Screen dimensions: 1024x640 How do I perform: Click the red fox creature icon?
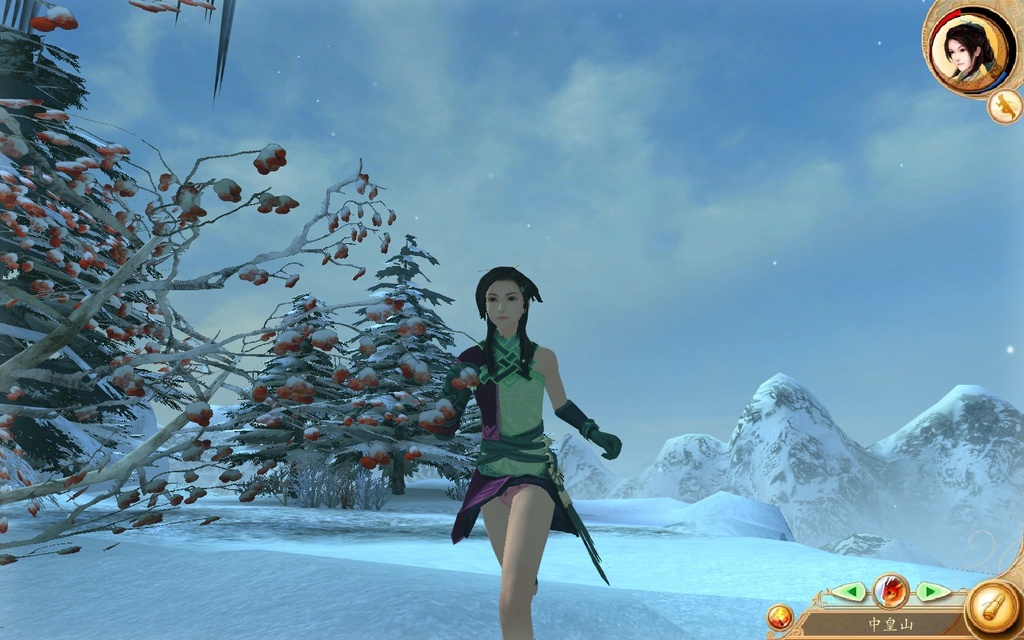click(890, 591)
